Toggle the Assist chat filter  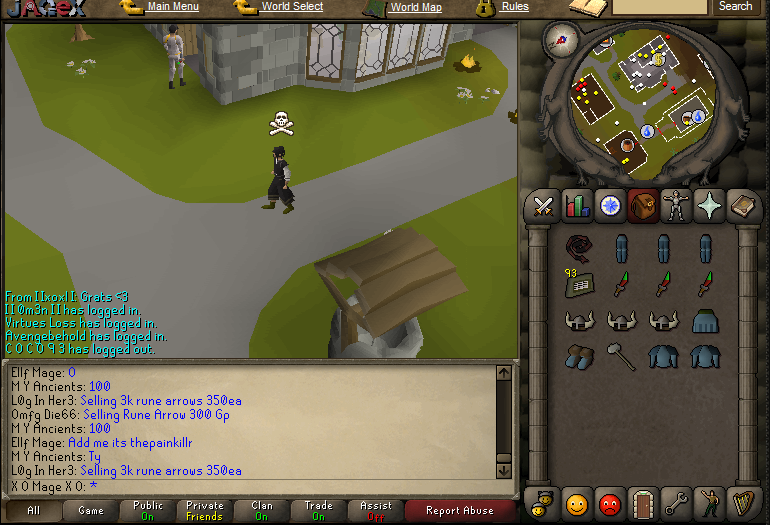(x=376, y=511)
